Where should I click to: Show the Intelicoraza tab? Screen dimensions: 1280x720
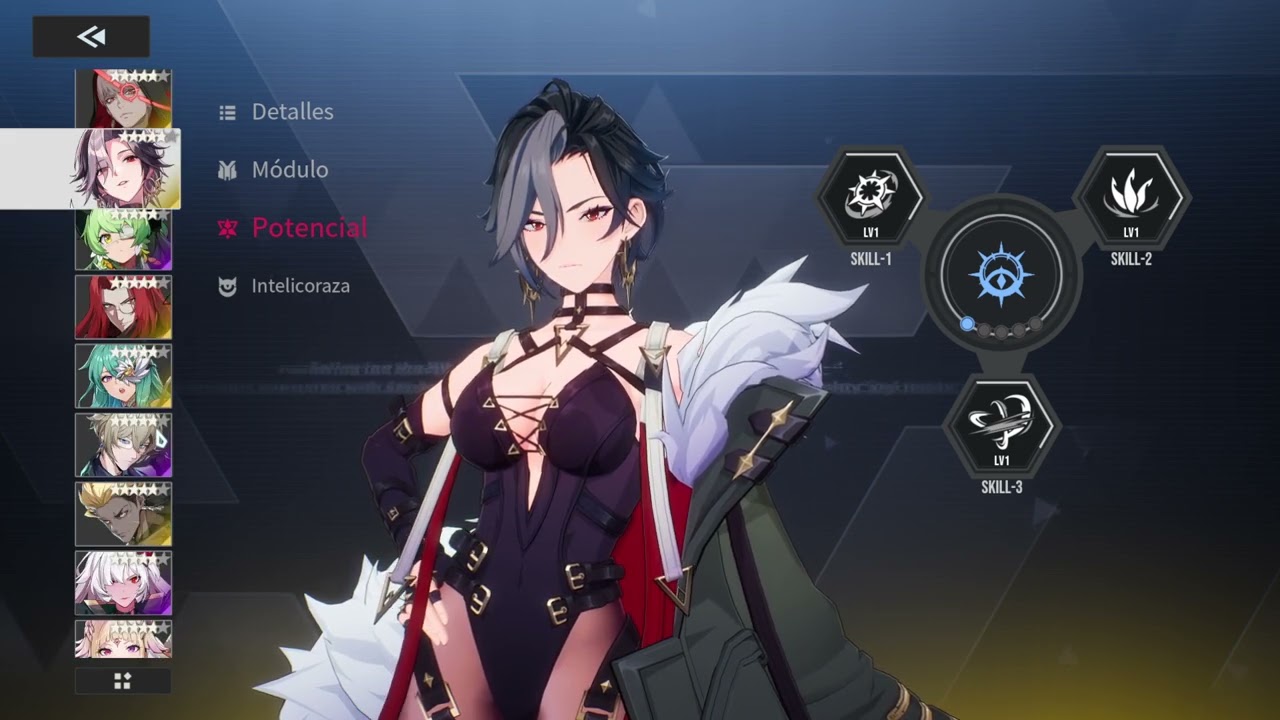click(x=299, y=286)
